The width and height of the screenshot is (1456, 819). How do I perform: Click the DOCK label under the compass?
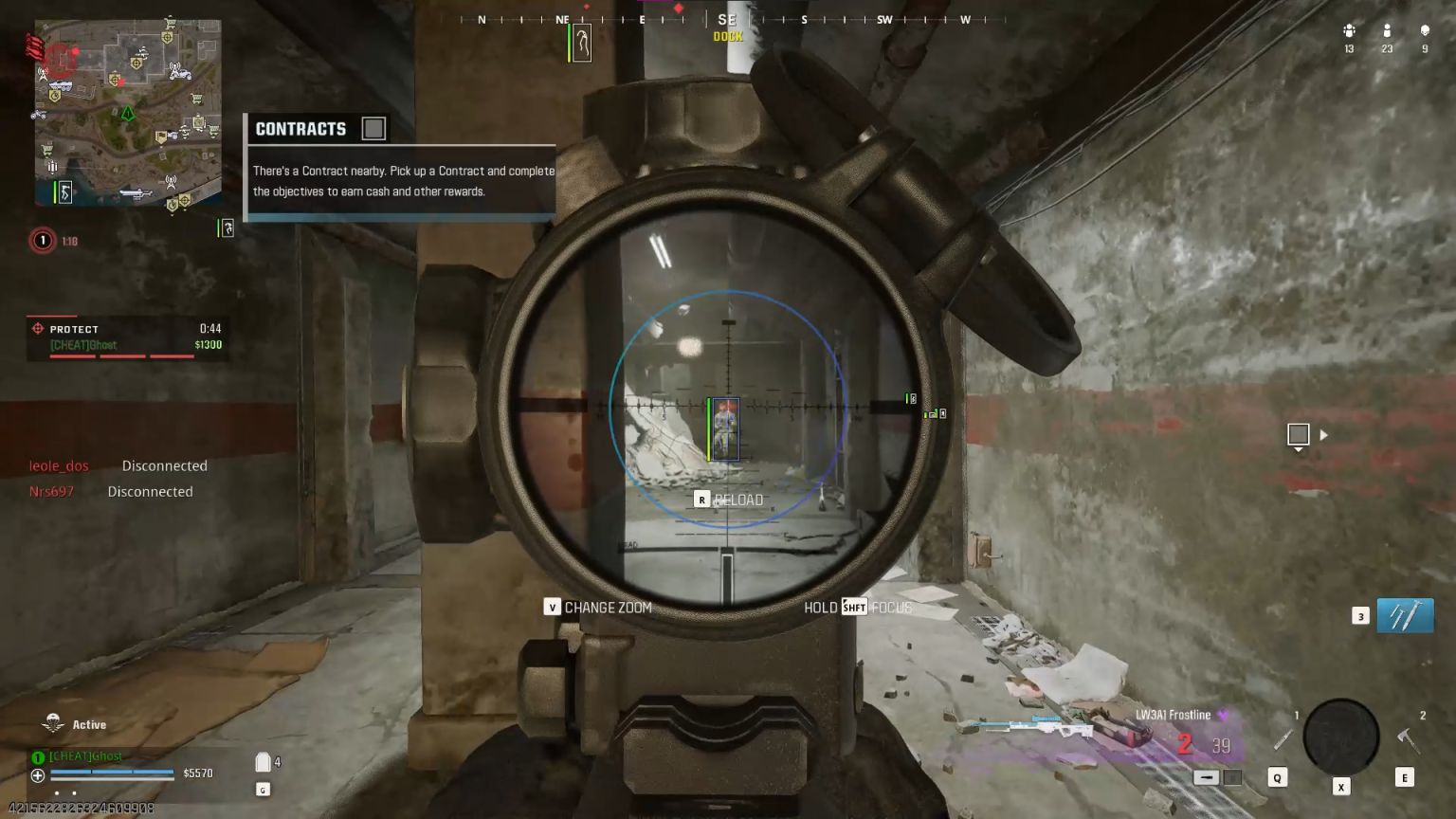(728, 36)
